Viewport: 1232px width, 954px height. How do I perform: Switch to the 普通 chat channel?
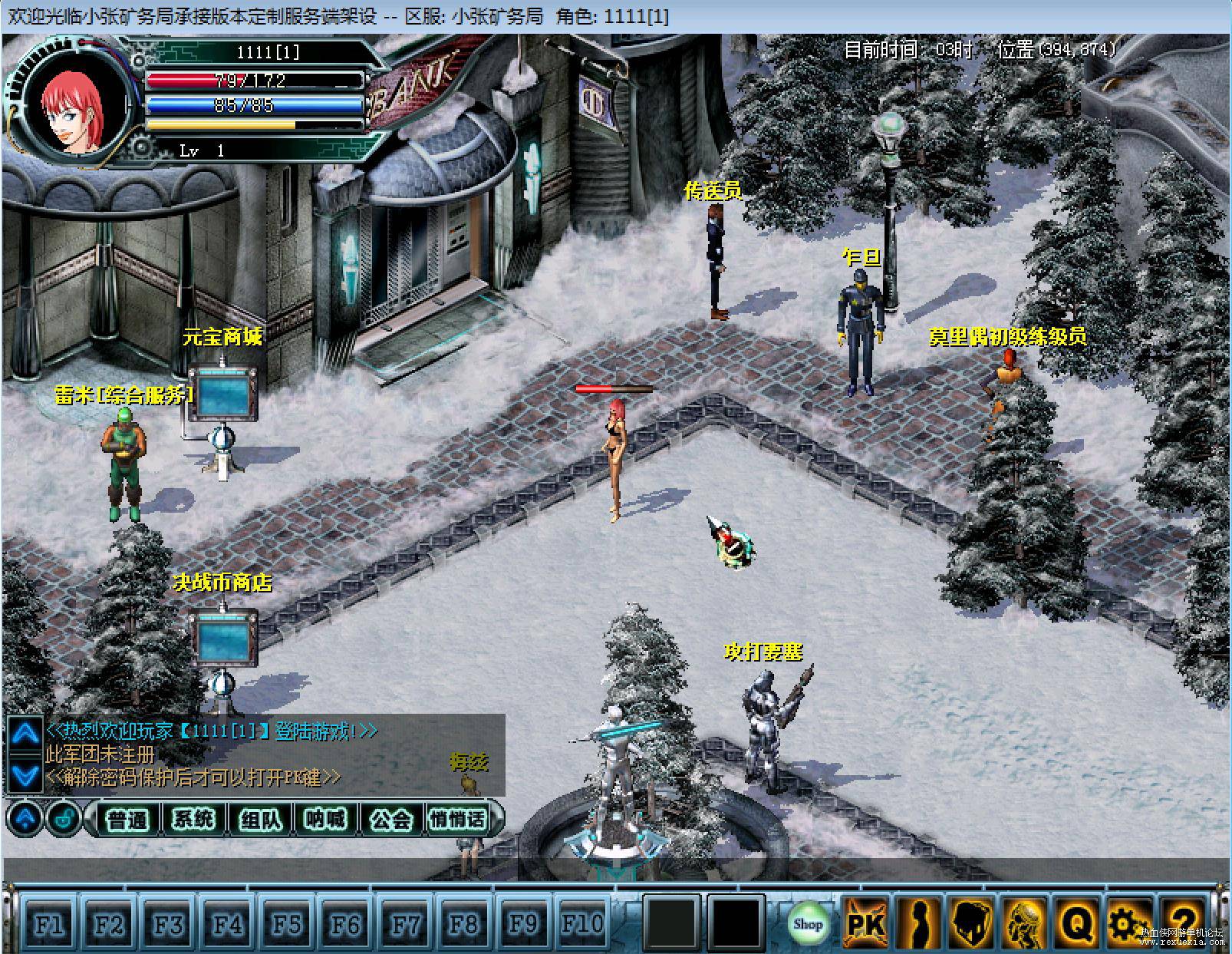127,820
